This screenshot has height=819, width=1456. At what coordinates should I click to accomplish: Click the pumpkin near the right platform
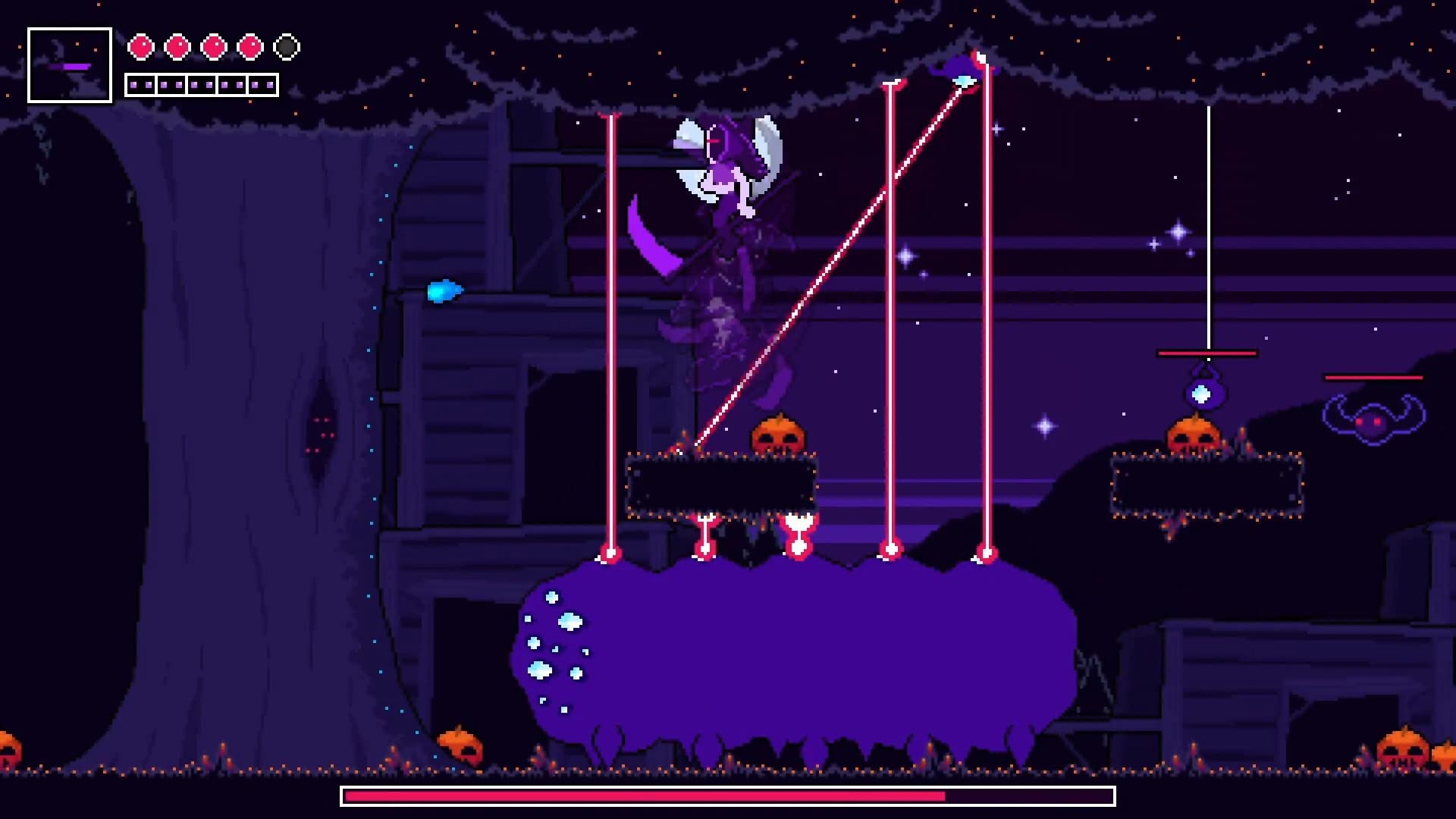point(1192,436)
